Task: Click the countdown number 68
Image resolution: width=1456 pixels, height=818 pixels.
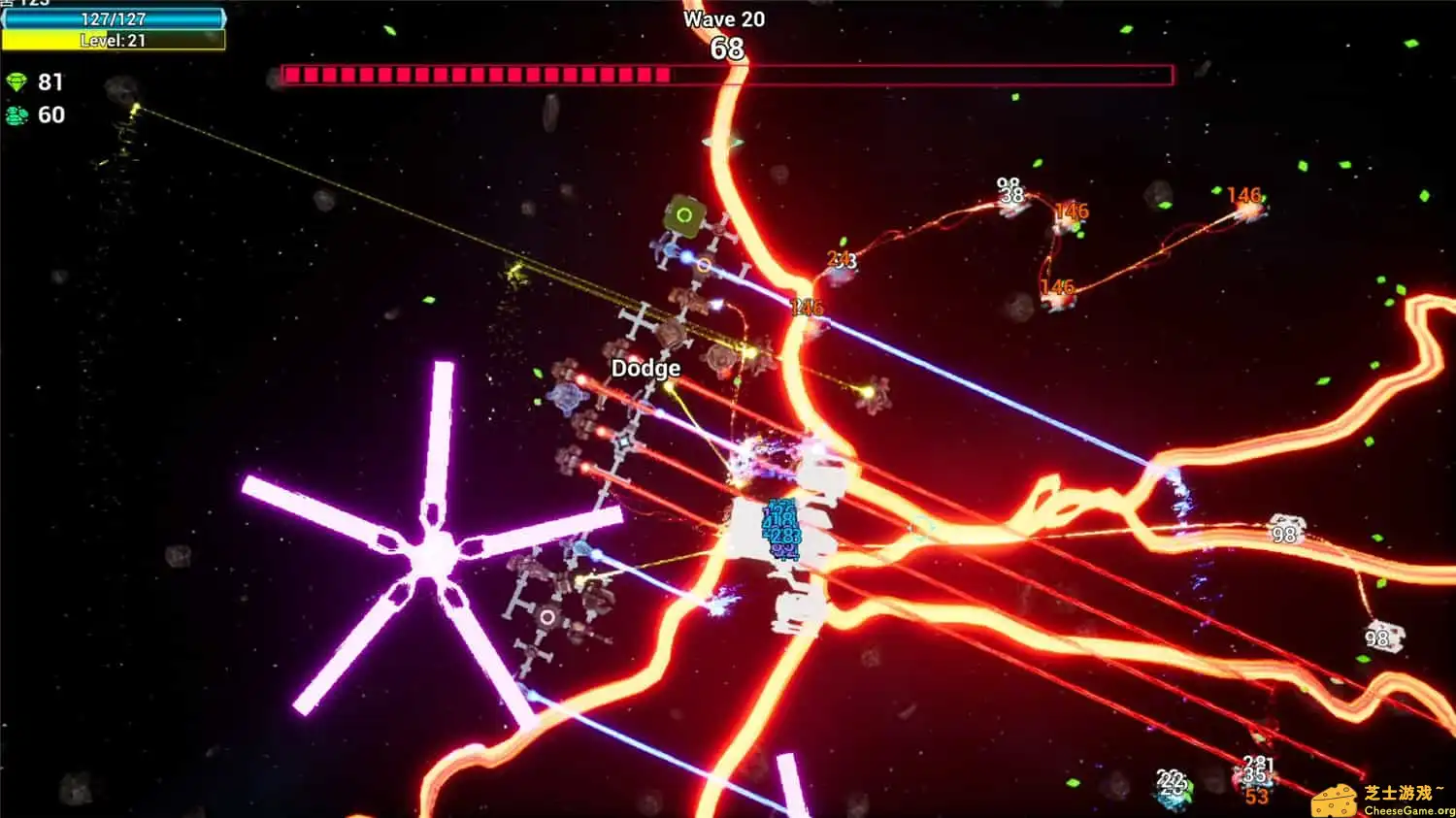Action: coord(726,49)
